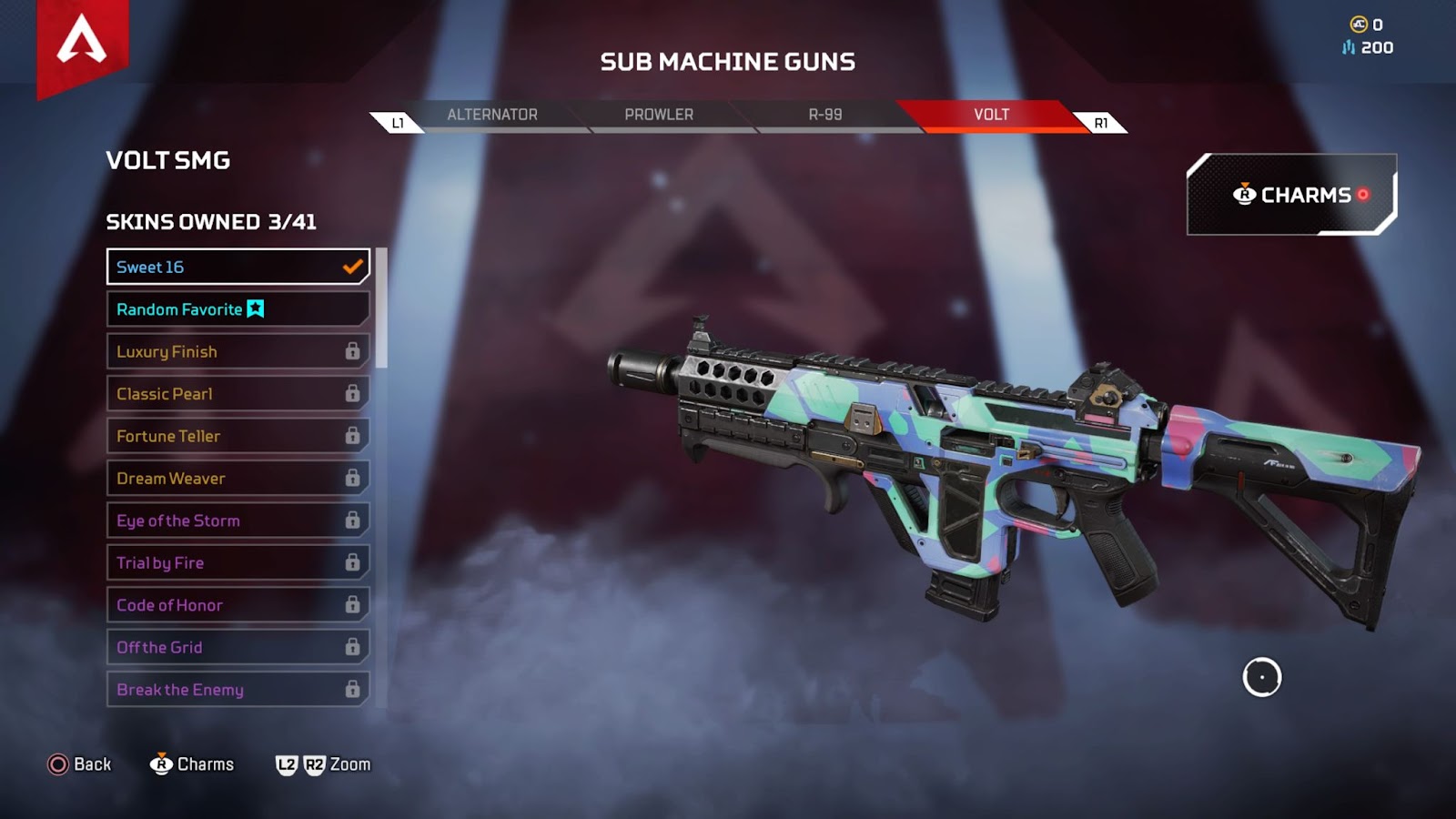Image resolution: width=1456 pixels, height=819 pixels.
Task: Choose the Volt weapon tab
Action: click(991, 115)
